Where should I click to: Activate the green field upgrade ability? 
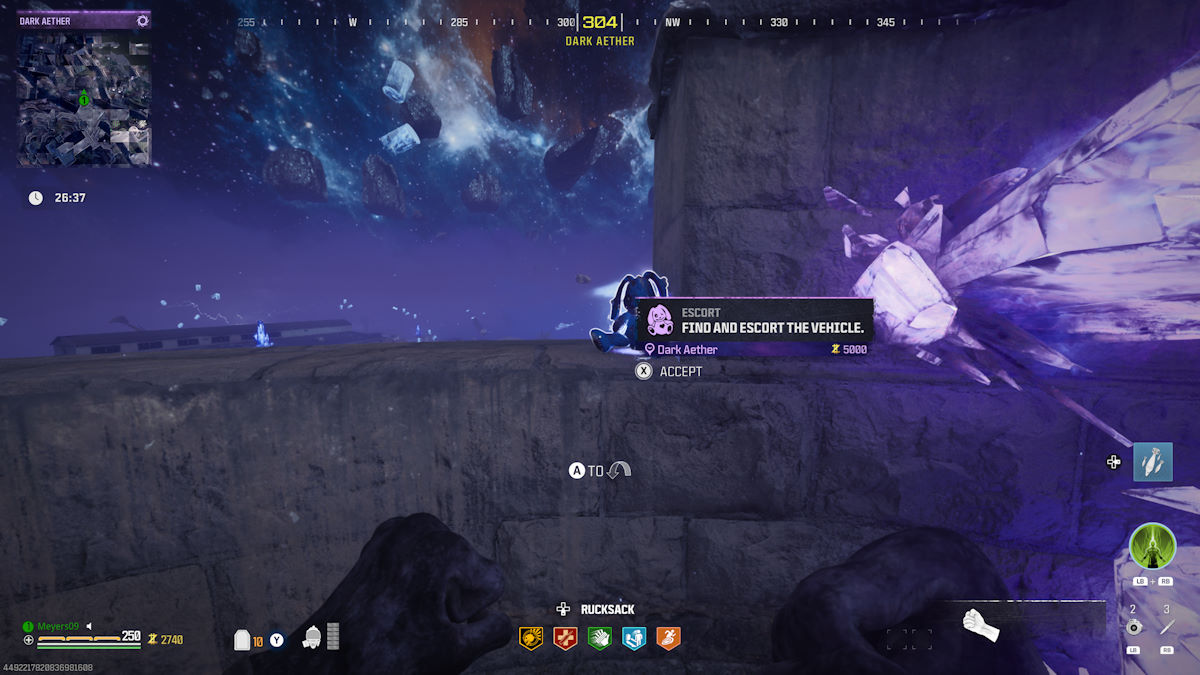[1152, 547]
